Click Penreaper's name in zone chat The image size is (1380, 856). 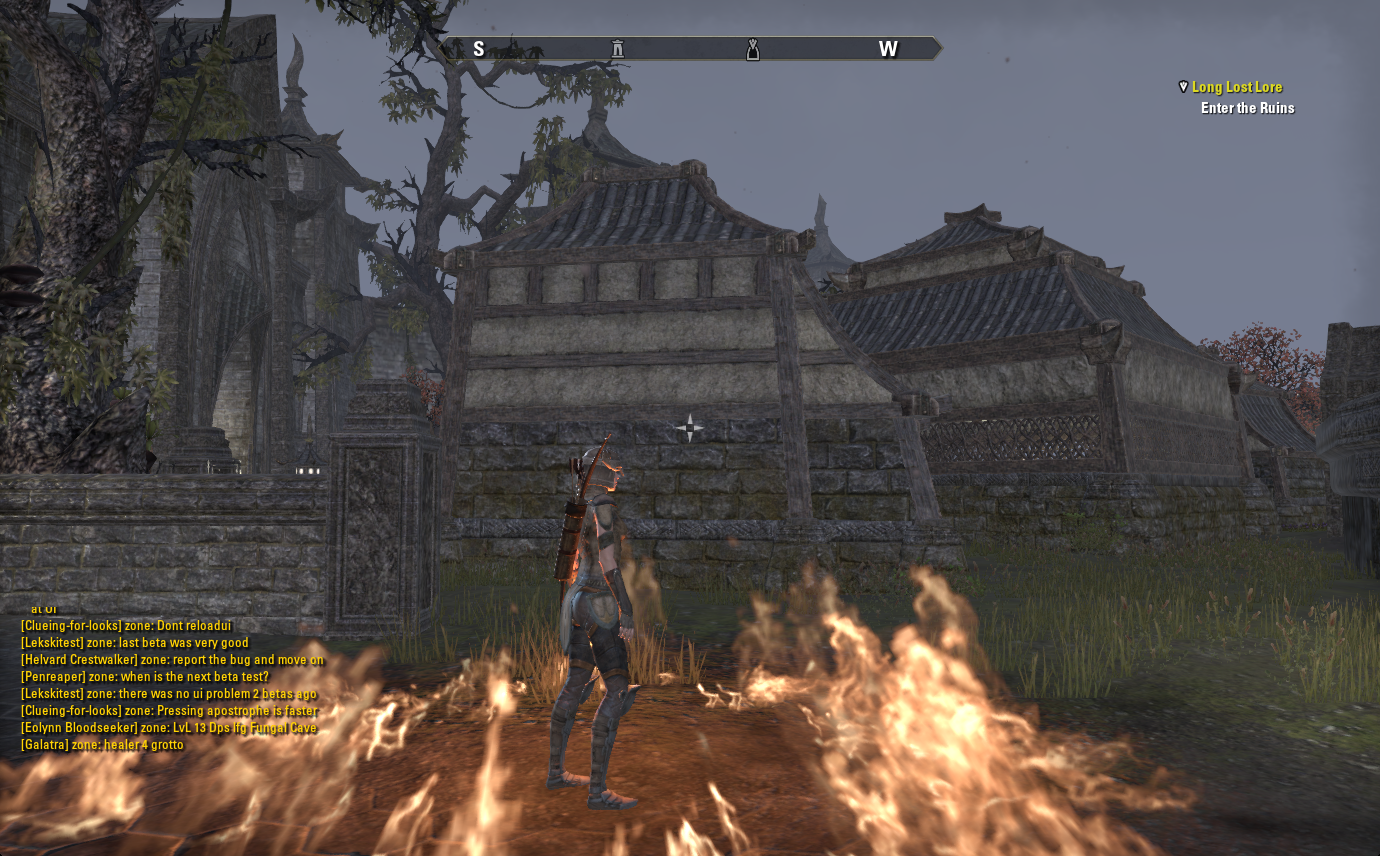point(52,677)
